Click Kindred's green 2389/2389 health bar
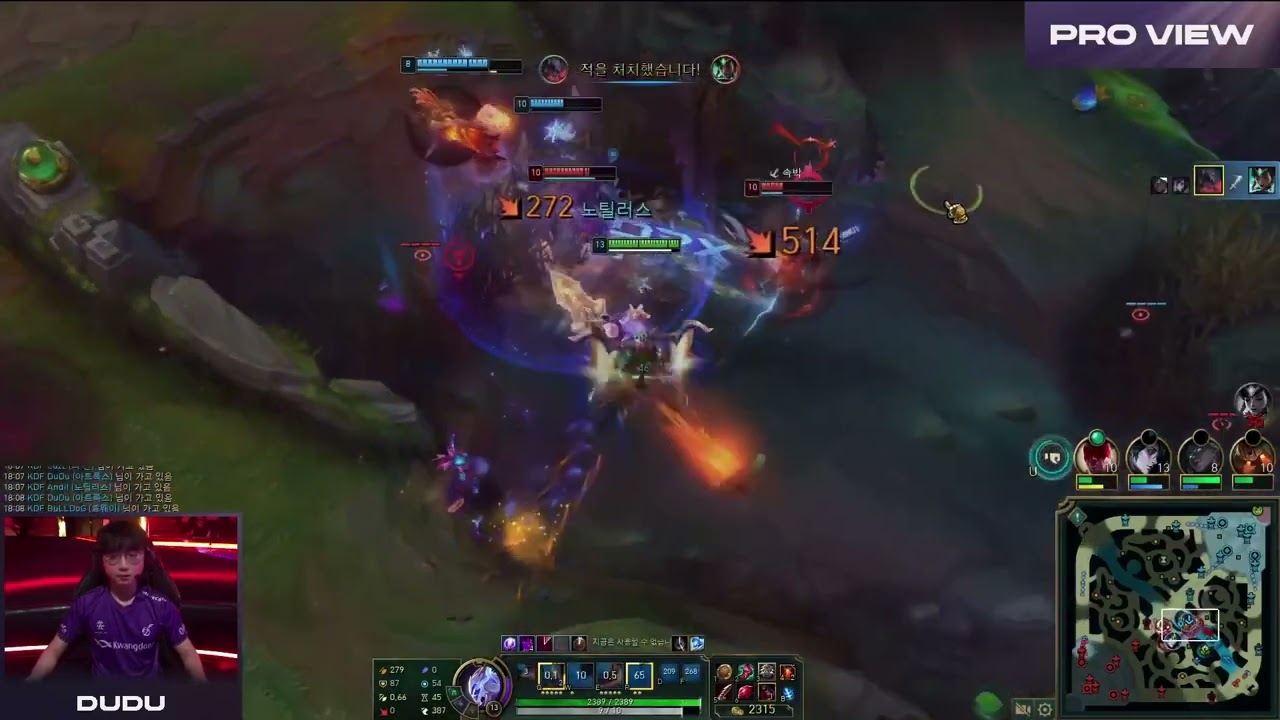This screenshot has width=1280, height=720. coord(610,701)
